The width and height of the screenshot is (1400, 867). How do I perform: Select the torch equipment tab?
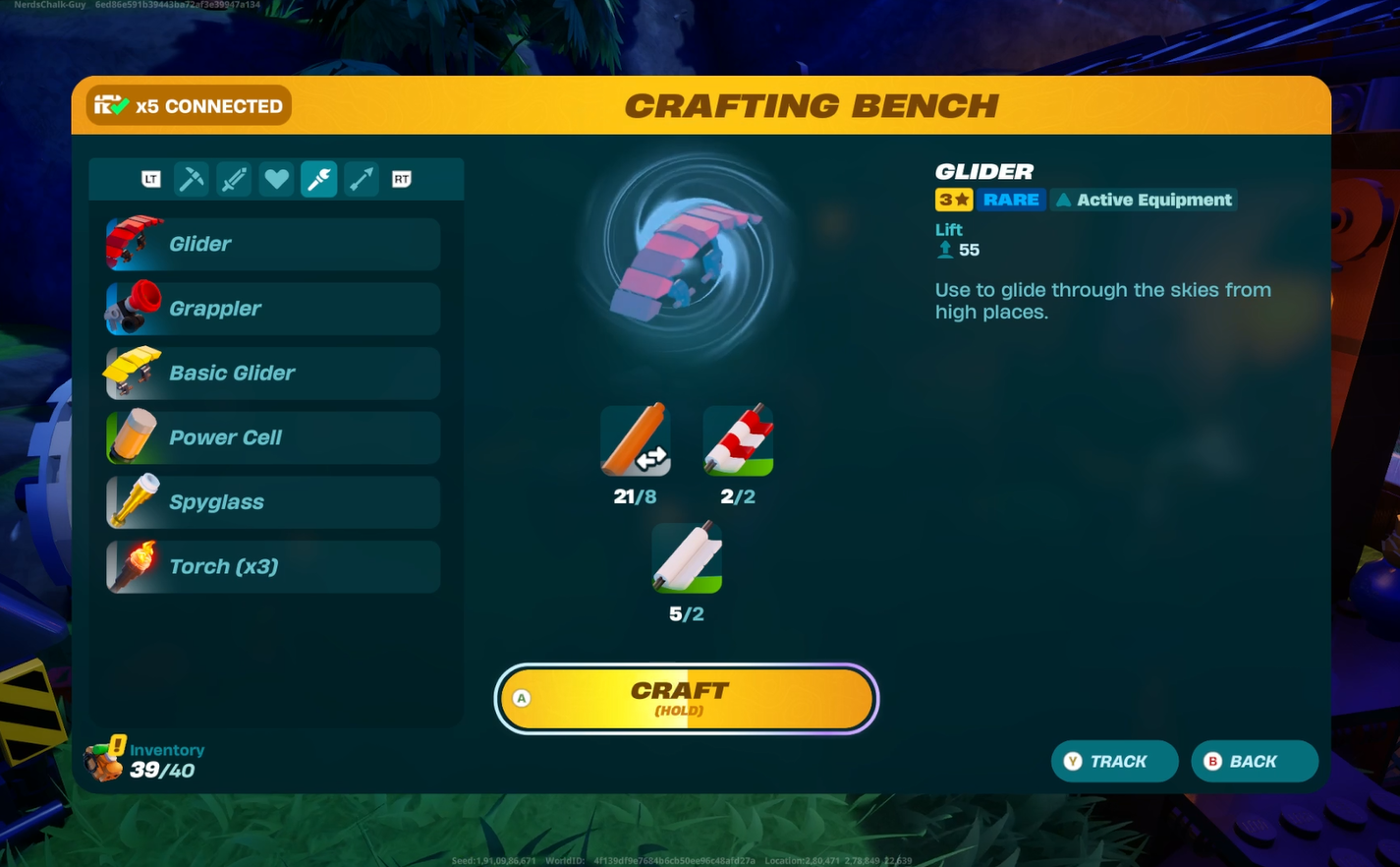tap(319, 179)
